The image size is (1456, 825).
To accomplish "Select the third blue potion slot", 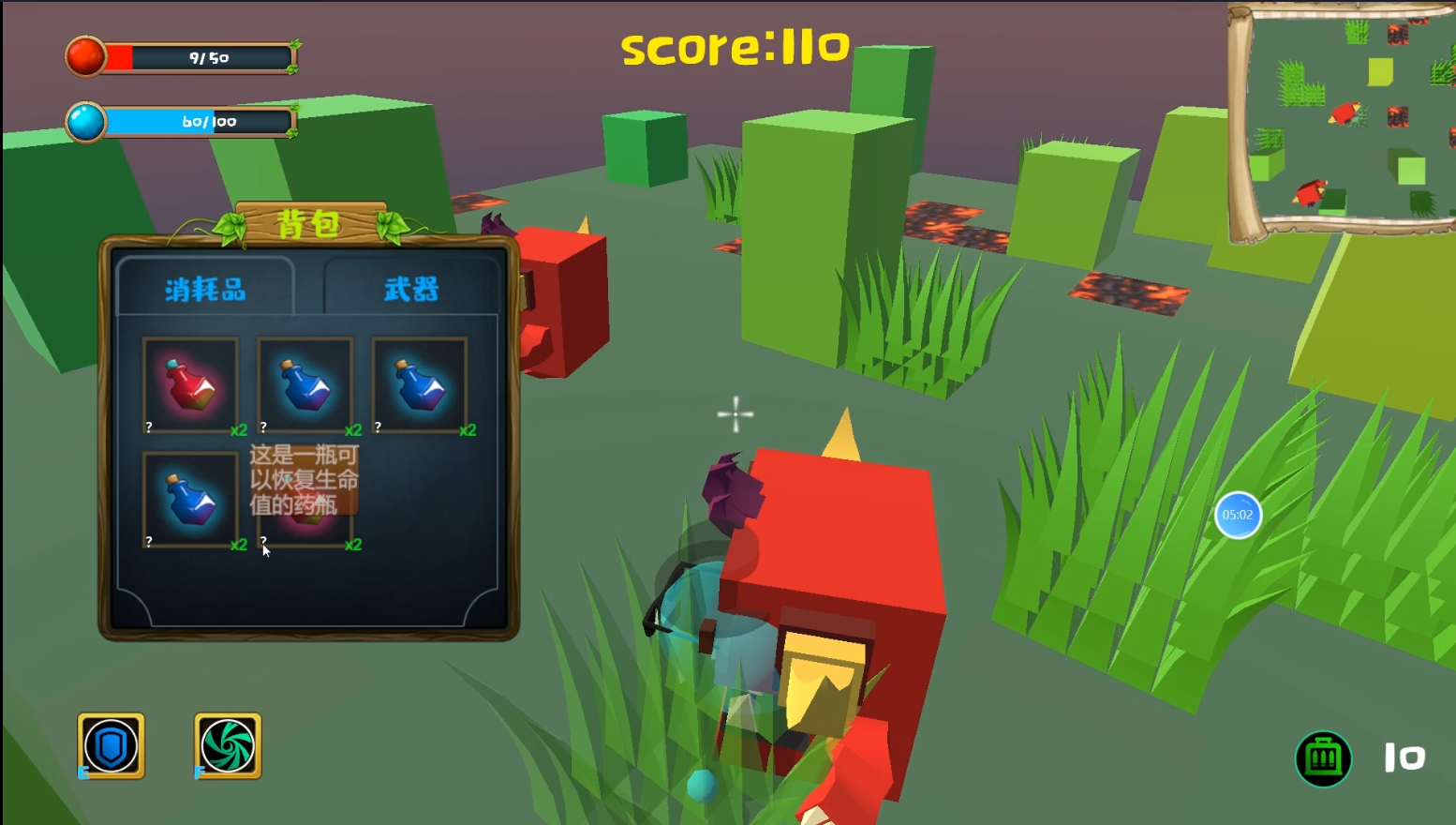I will pos(419,382).
